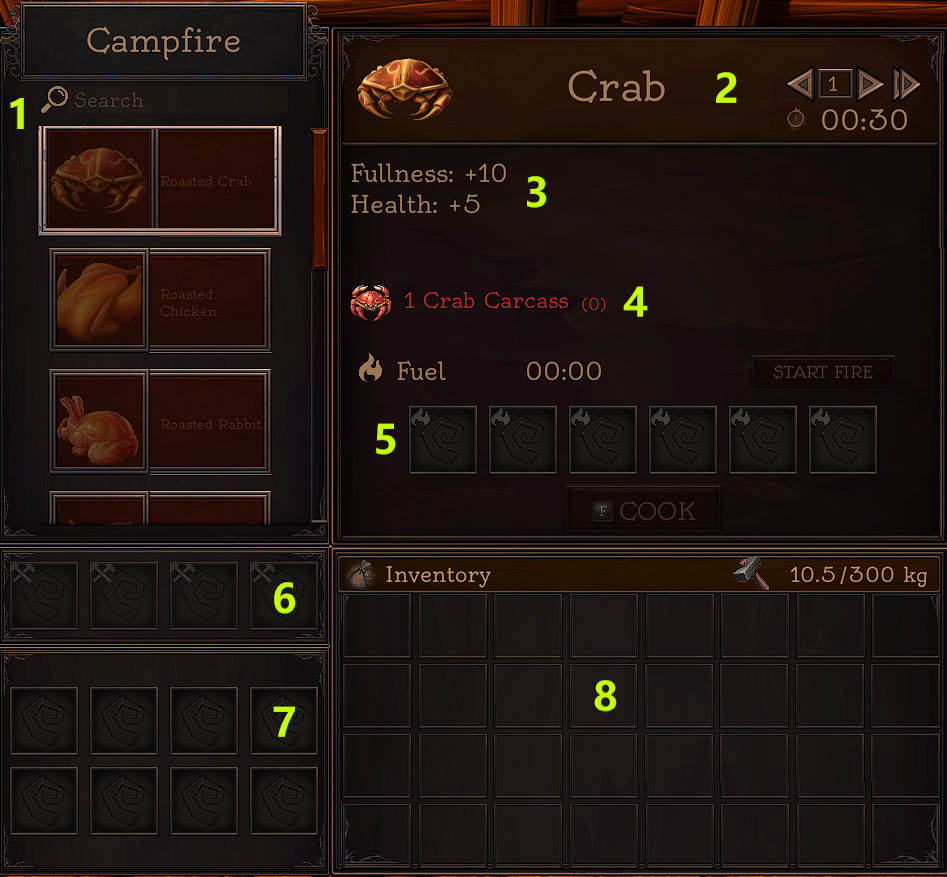Choose the Roasted Chicken recipe
The height and width of the screenshot is (877, 947).
(x=160, y=300)
